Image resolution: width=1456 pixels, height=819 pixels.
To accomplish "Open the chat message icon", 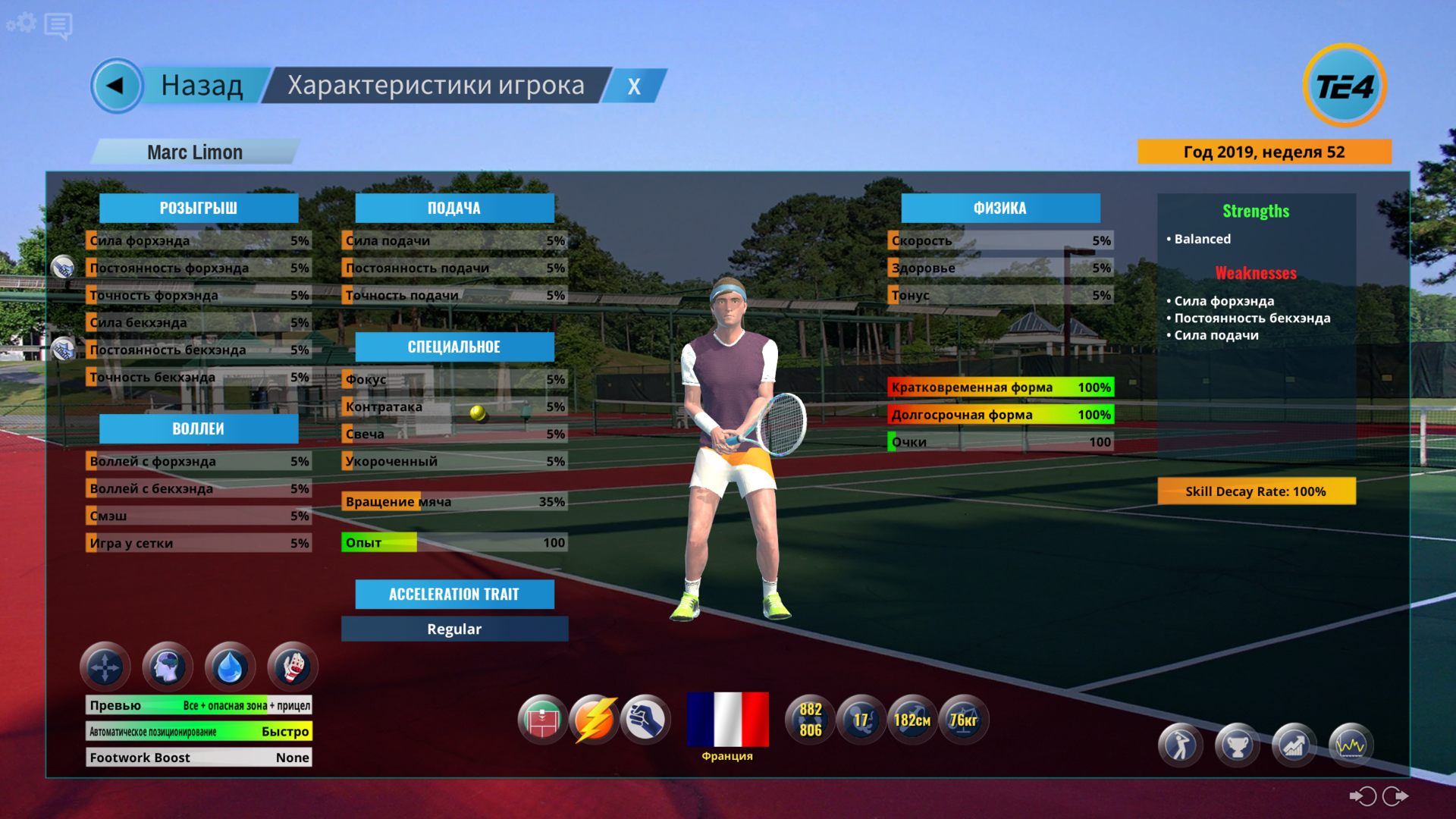I will [58, 26].
